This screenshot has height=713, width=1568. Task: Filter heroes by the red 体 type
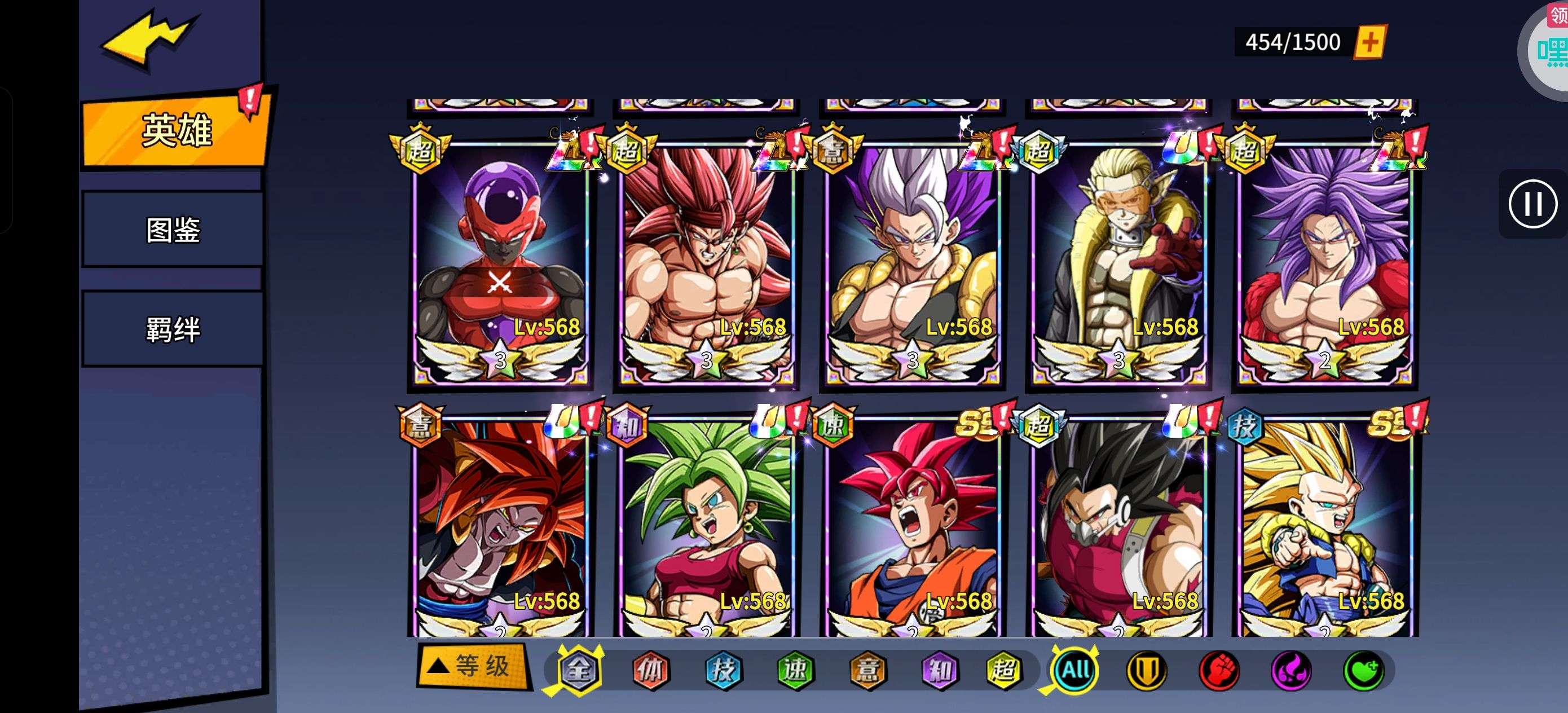click(651, 670)
